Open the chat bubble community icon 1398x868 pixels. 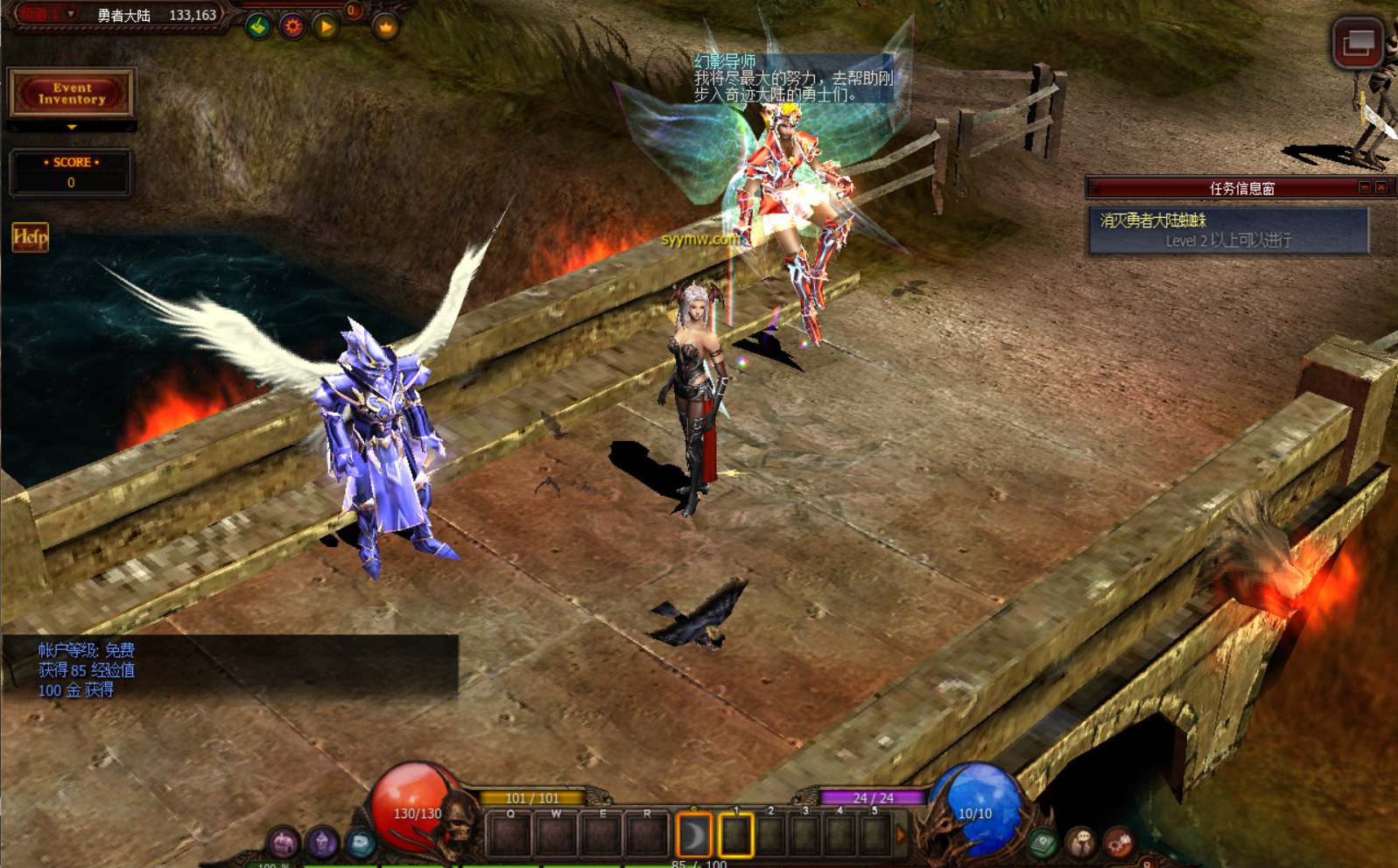(1081, 843)
